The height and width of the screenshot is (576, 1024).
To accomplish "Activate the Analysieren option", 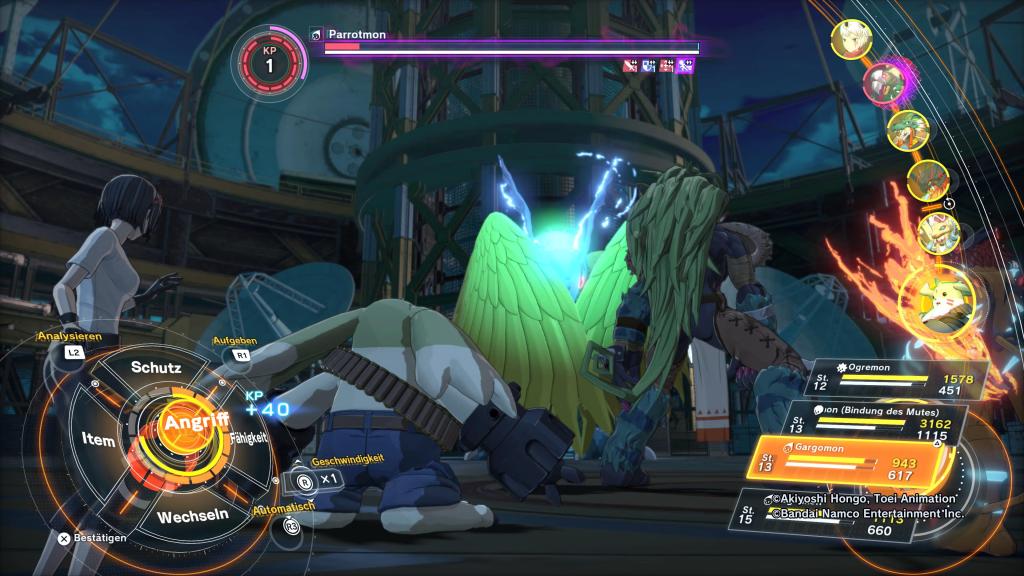I will (72, 338).
